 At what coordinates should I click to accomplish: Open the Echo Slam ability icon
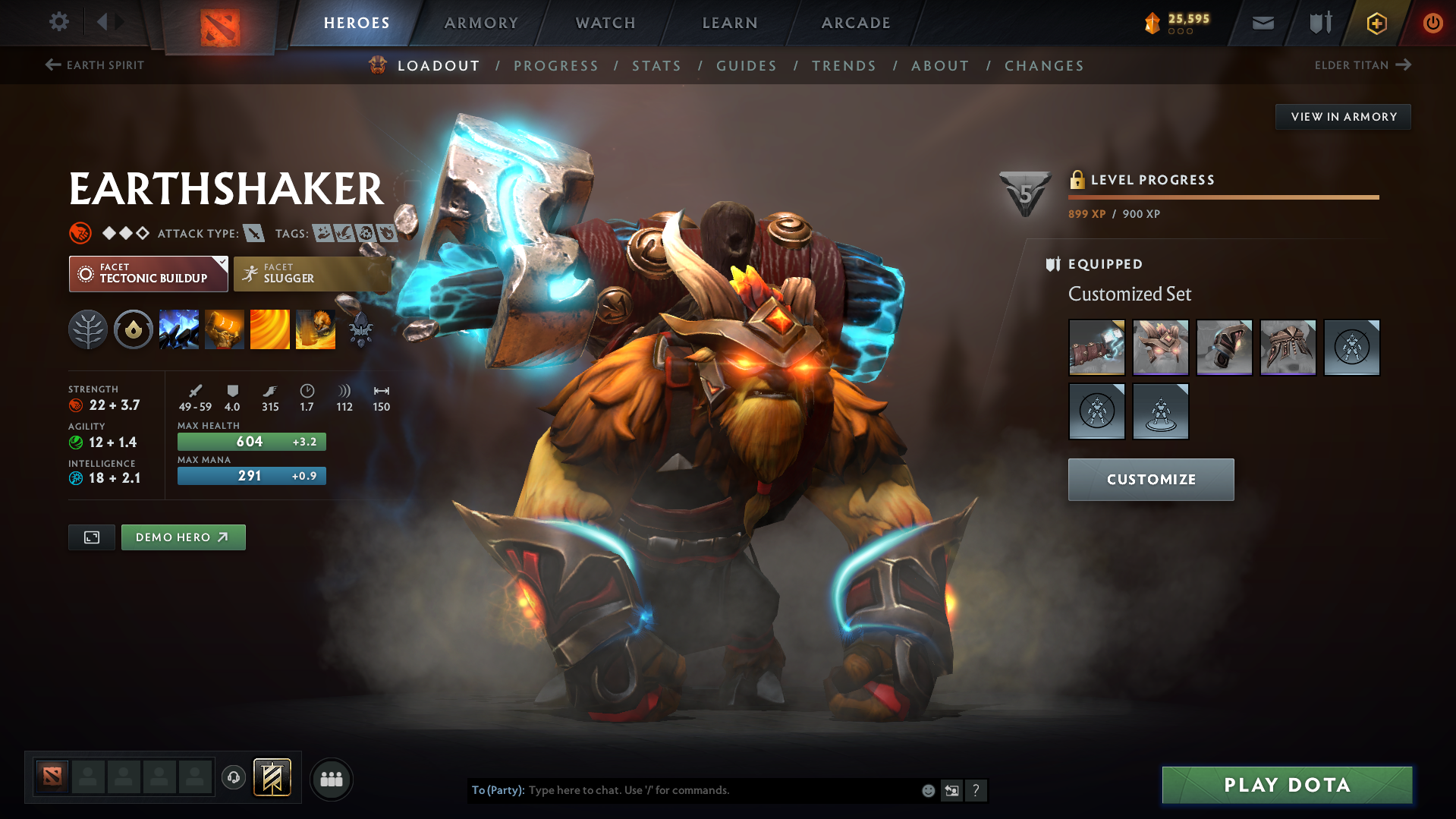[316, 329]
